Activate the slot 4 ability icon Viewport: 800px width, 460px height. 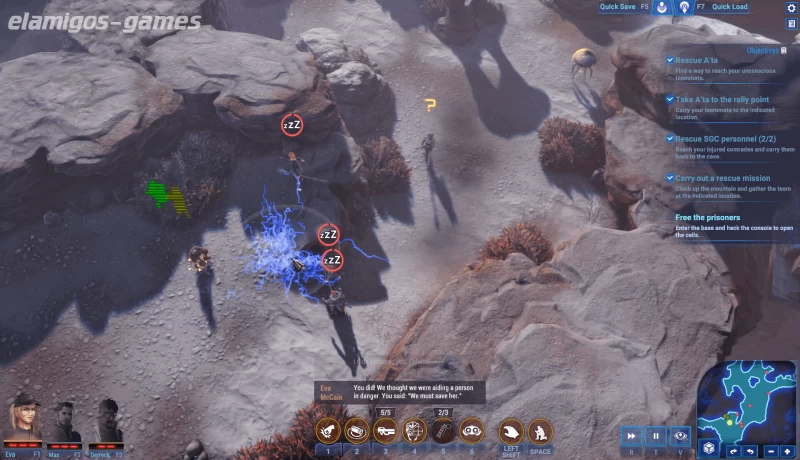pos(414,431)
